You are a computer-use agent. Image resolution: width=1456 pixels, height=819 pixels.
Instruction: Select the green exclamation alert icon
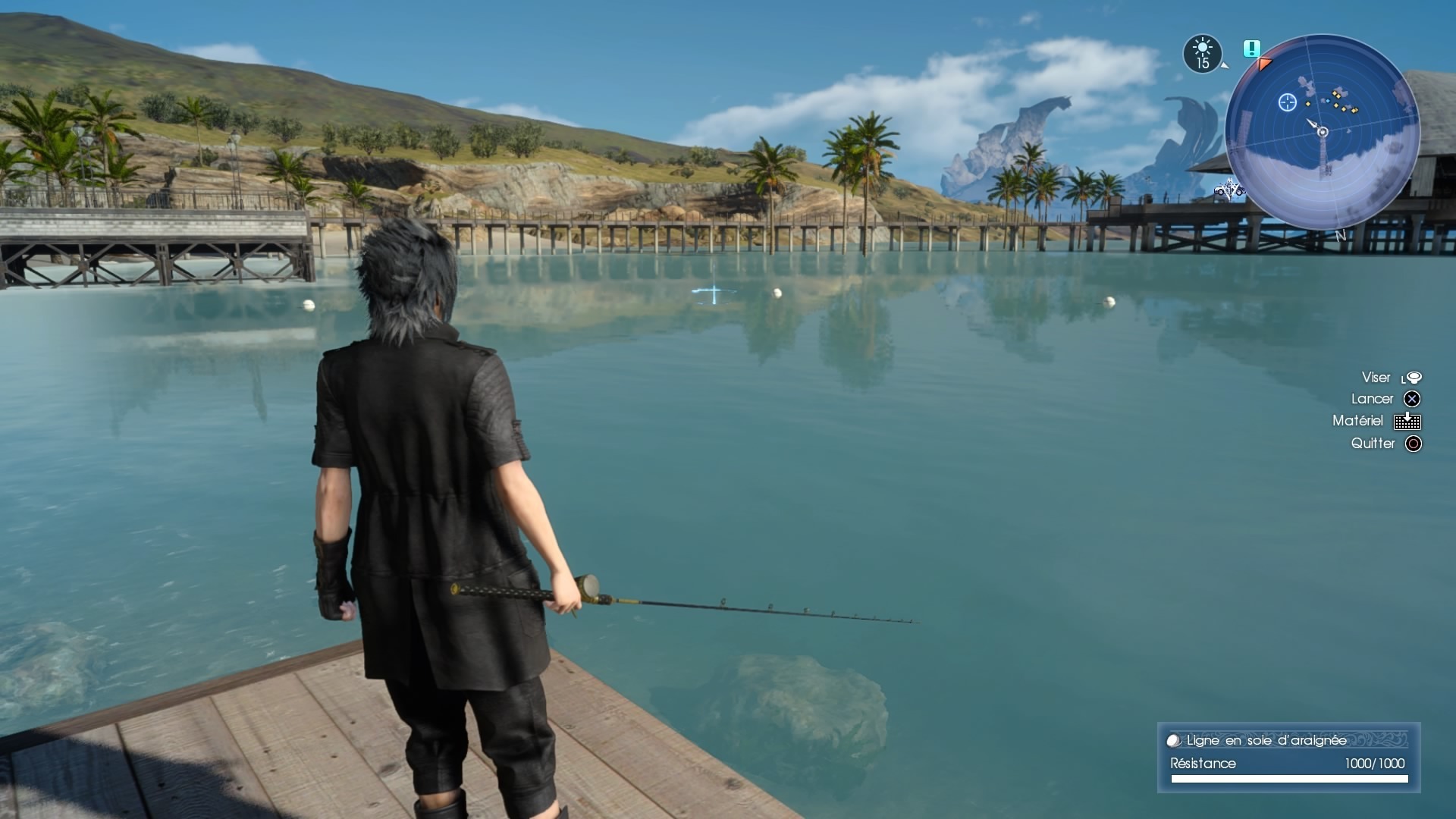(x=1251, y=49)
